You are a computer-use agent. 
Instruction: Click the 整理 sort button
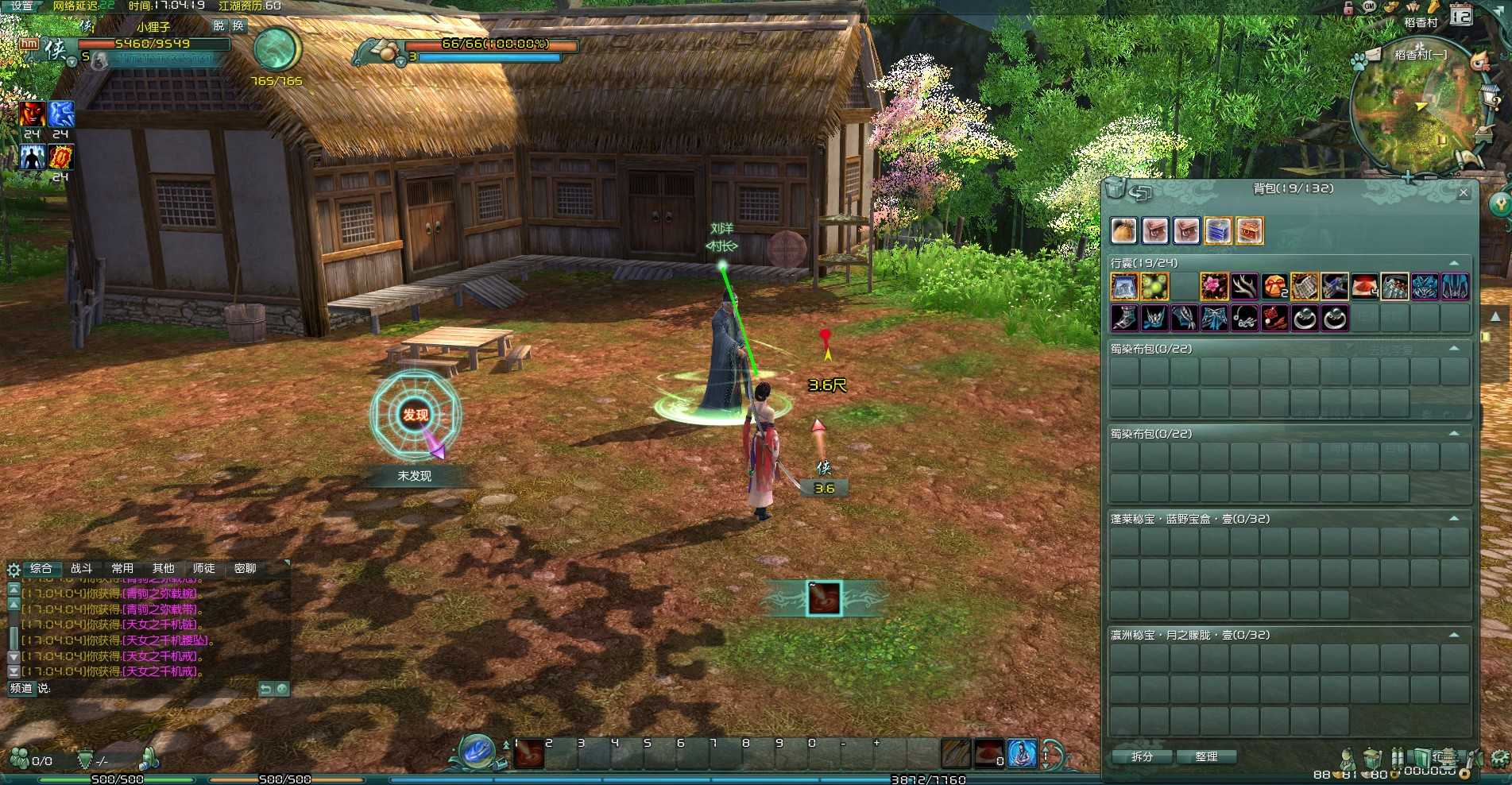1206,756
